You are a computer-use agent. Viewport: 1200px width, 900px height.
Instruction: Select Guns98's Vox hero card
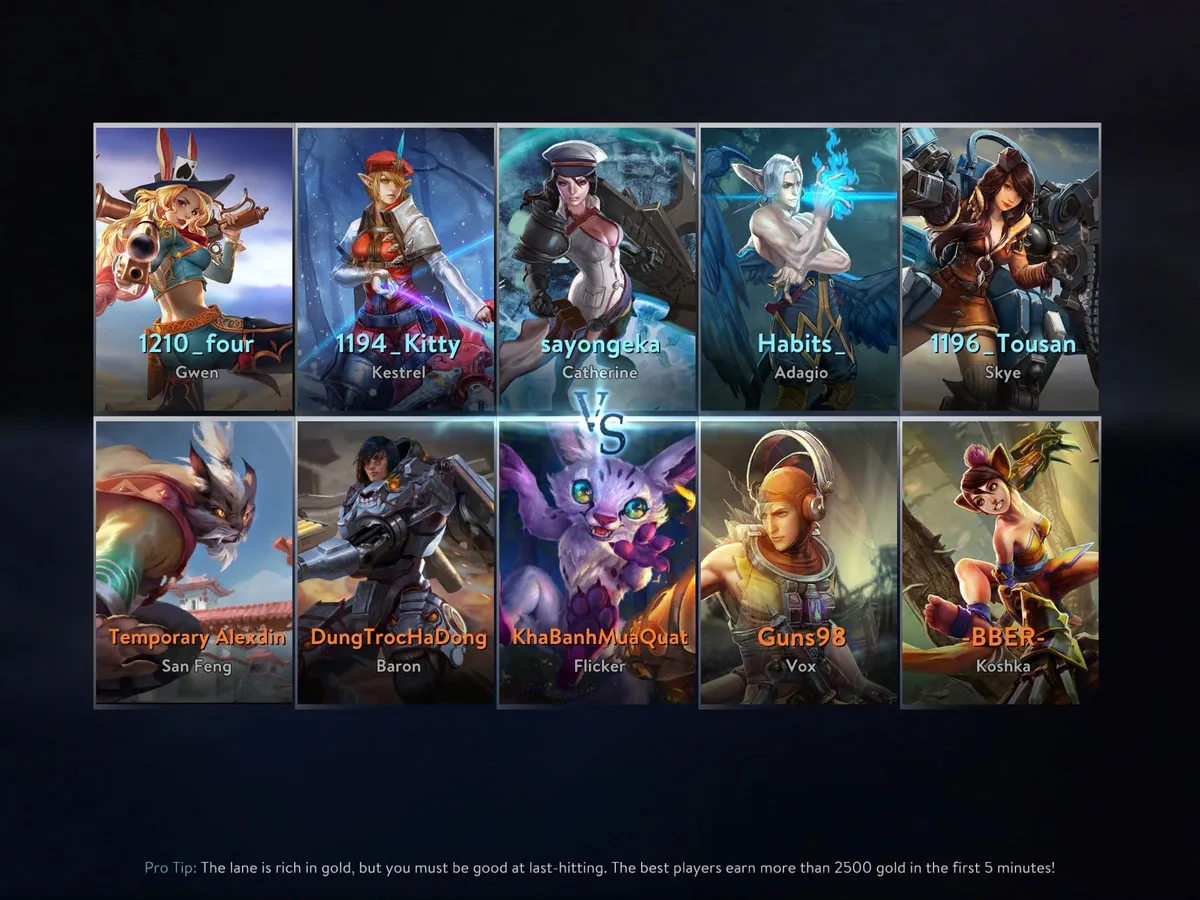point(800,562)
